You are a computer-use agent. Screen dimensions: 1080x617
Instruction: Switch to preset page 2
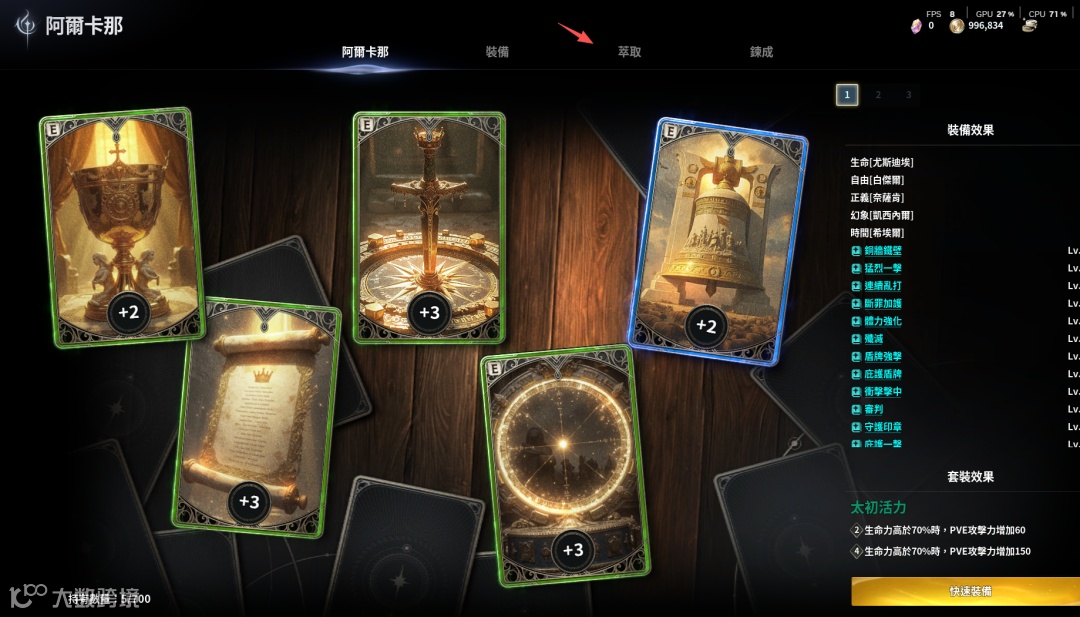[x=878, y=95]
